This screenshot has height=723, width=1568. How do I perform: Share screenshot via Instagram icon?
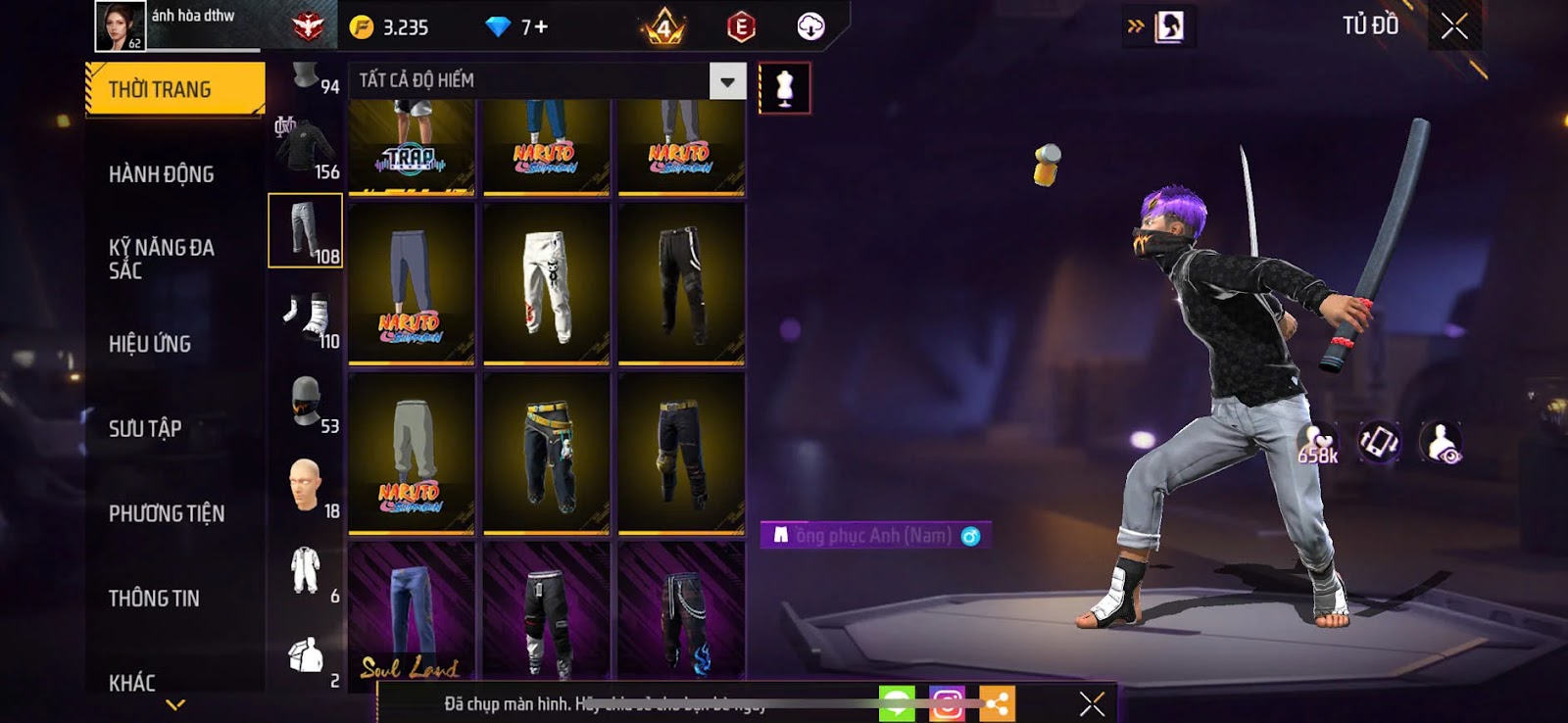click(x=947, y=703)
